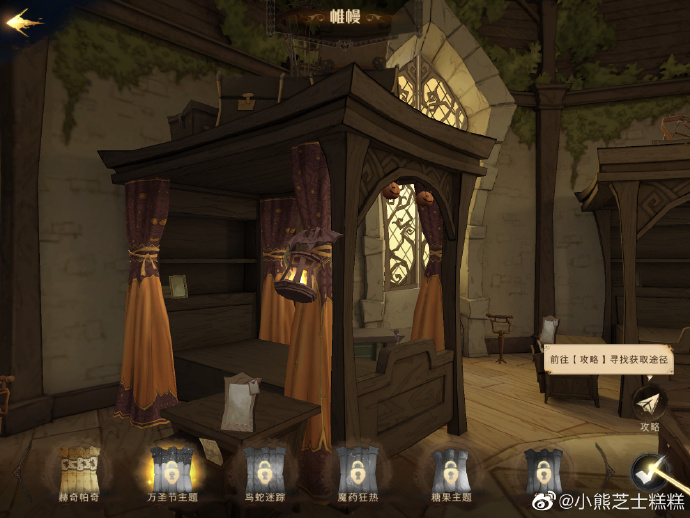Viewport: 690px width, 518px height.
Task: Click the 帷幔 title banner
Action: pos(344,16)
